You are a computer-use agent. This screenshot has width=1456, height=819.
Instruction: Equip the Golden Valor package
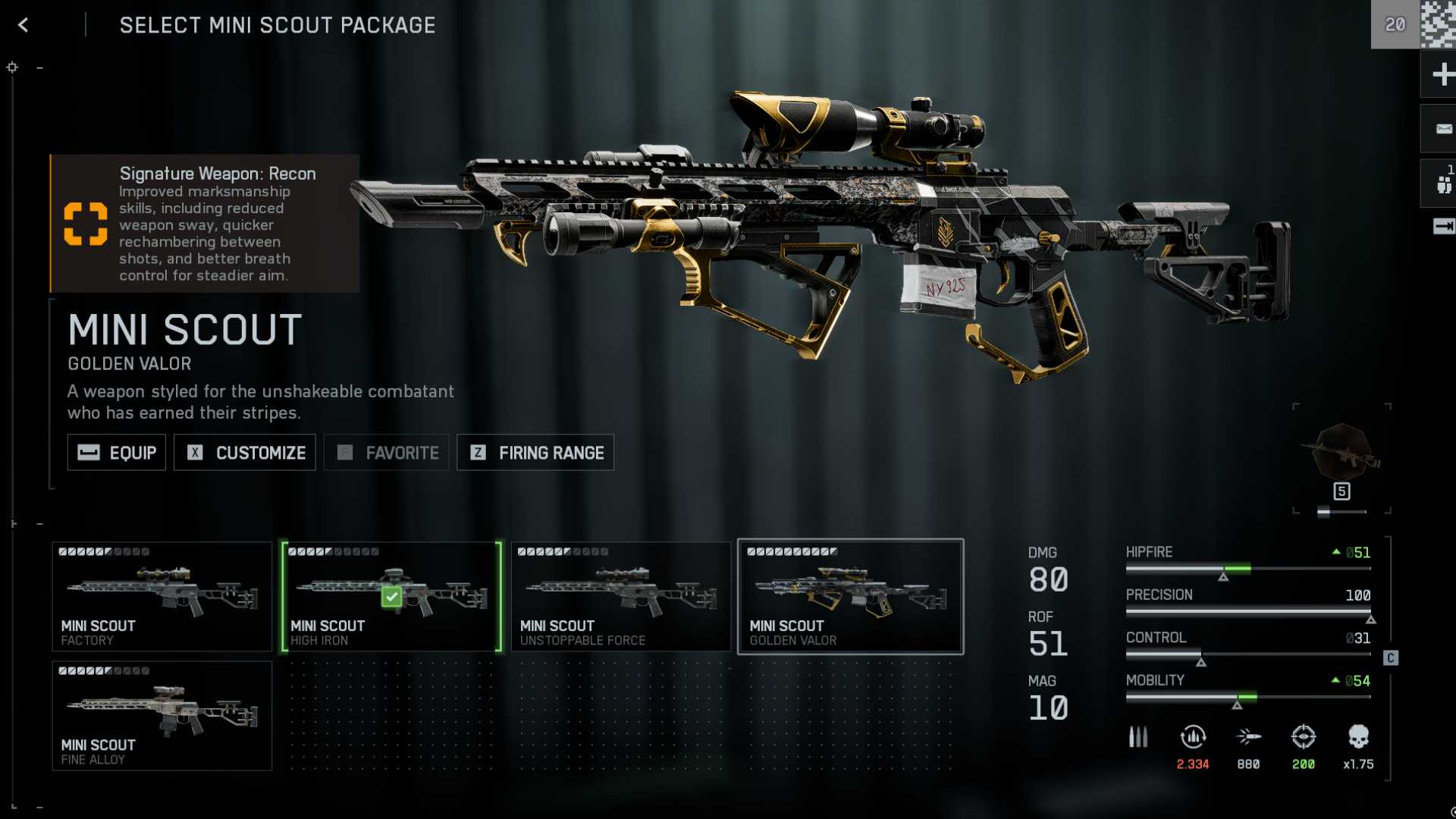[x=117, y=453]
